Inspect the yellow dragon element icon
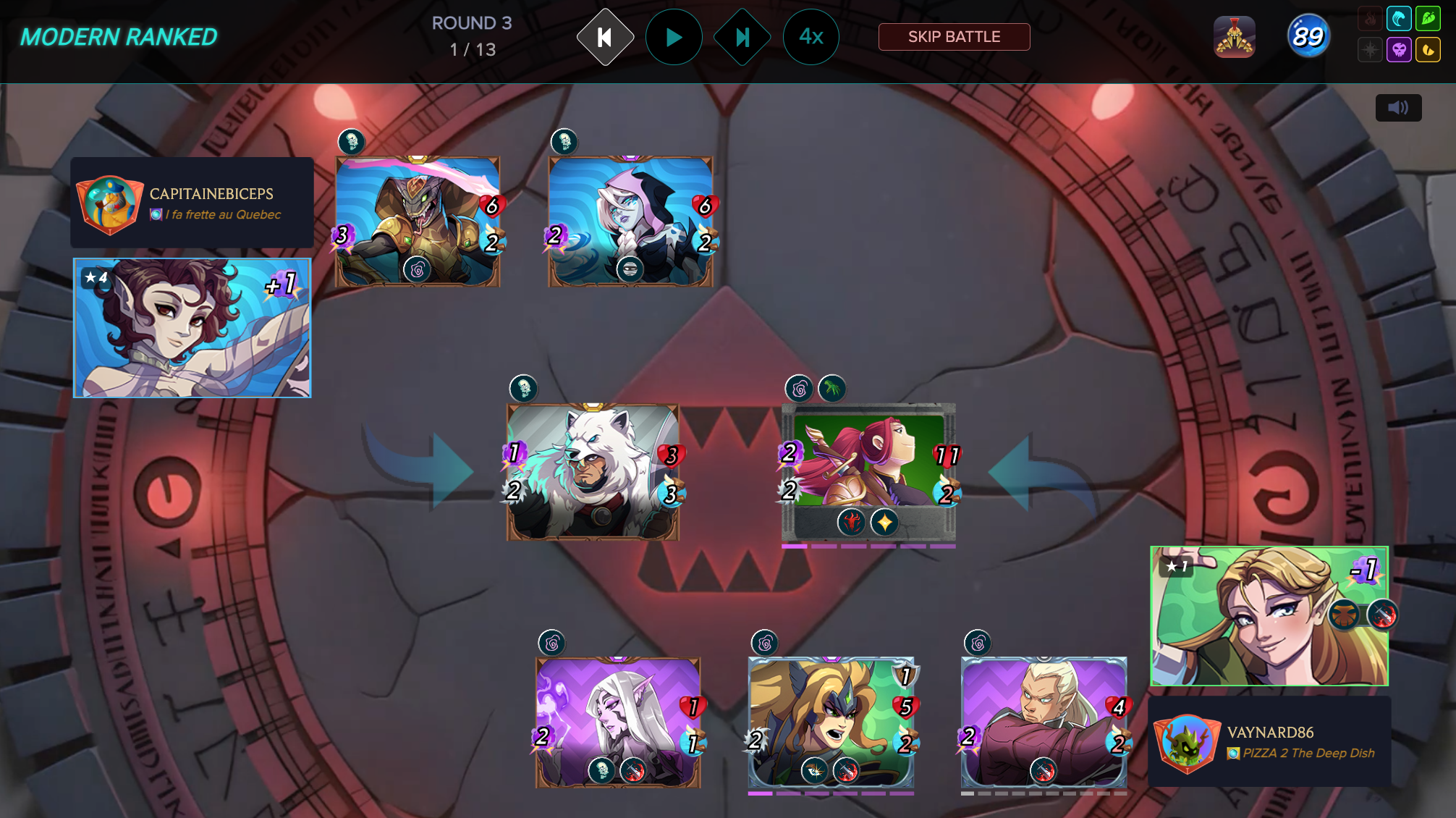Image resolution: width=1456 pixels, height=818 pixels. point(1429,50)
